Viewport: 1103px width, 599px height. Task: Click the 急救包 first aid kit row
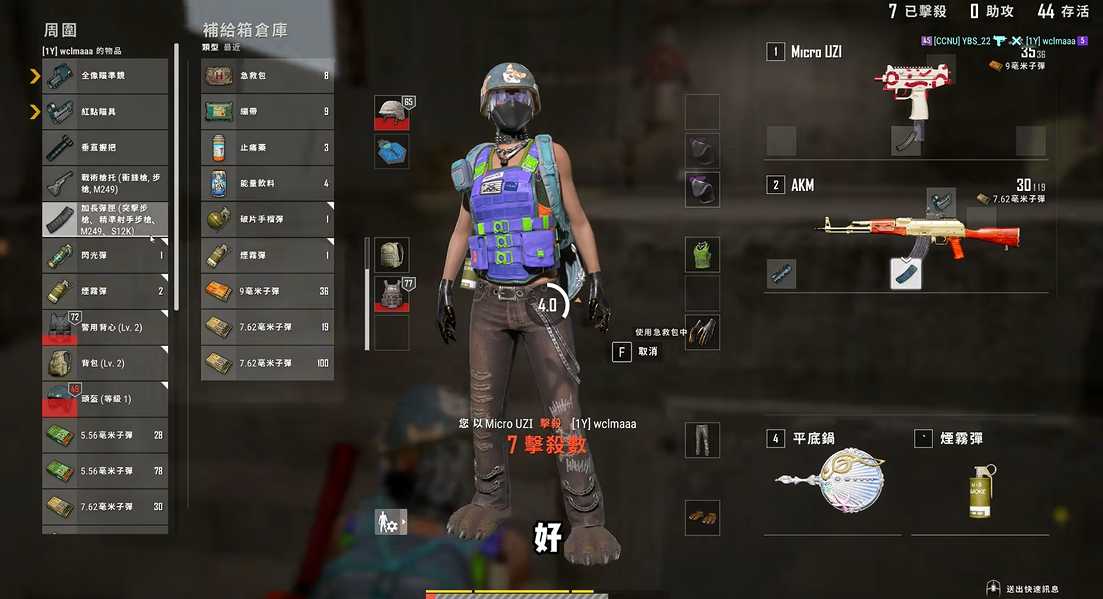coord(267,76)
